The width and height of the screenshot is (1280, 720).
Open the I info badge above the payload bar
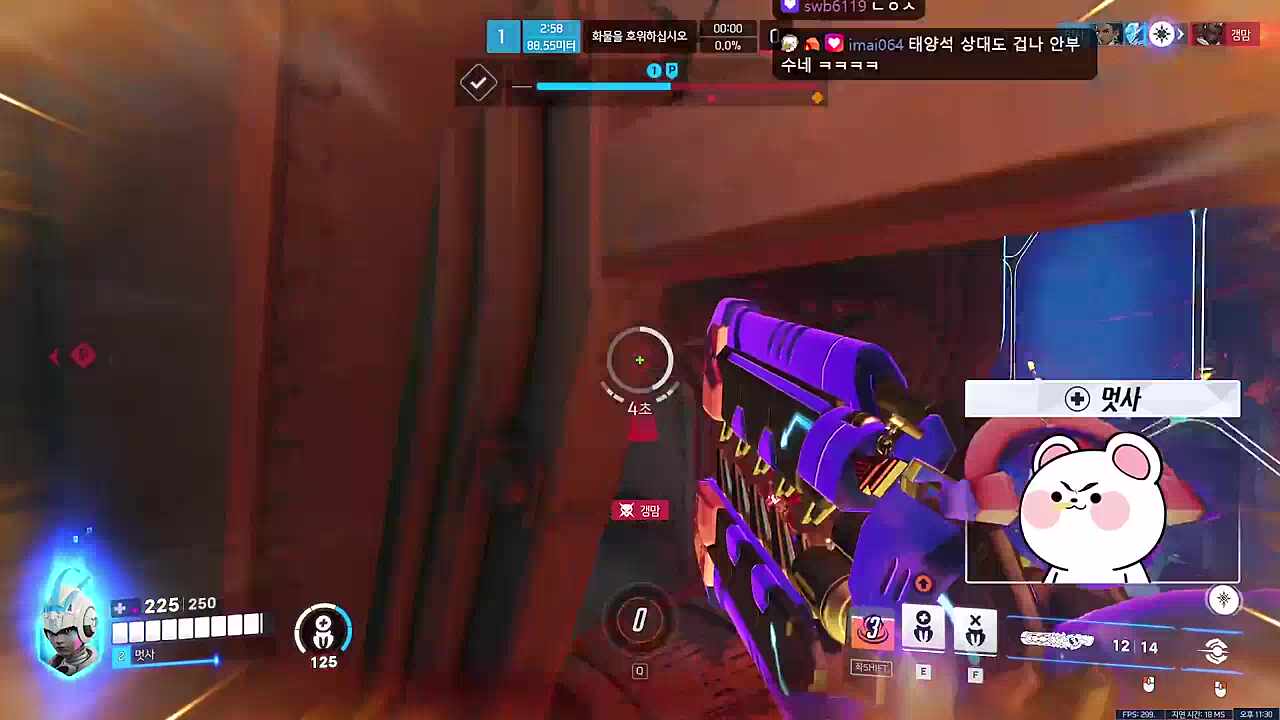(x=653, y=70)
